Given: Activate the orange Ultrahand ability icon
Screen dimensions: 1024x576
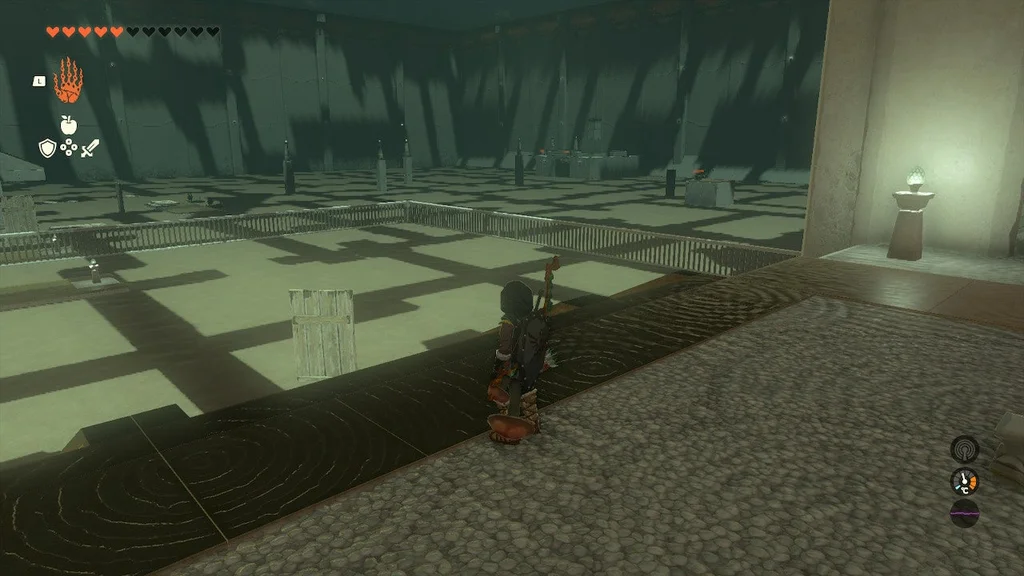Looking at the screenshot, I should [x=68, y=81].
